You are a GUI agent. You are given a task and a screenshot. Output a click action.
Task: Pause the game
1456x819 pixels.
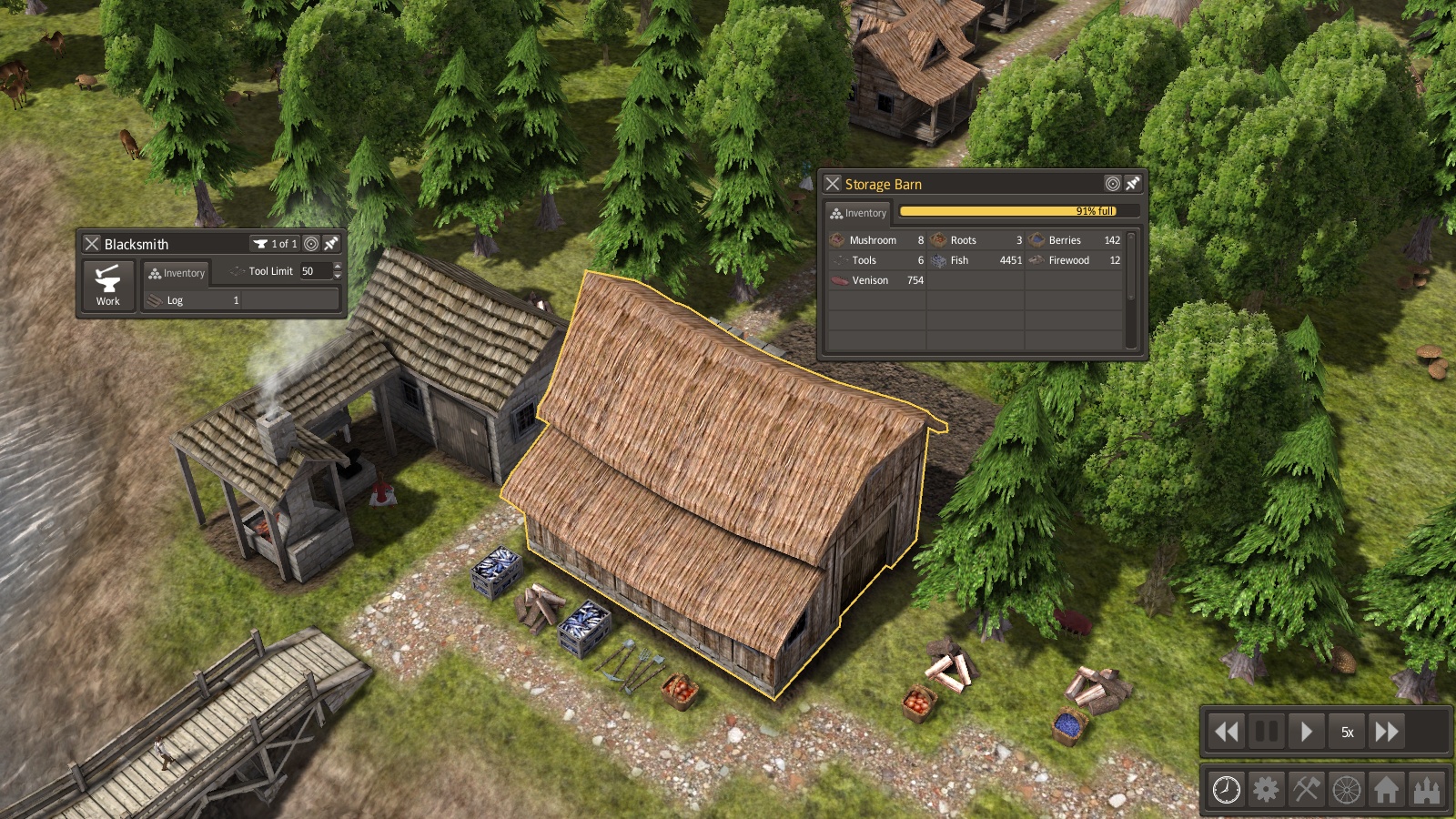click(1266, 732)
